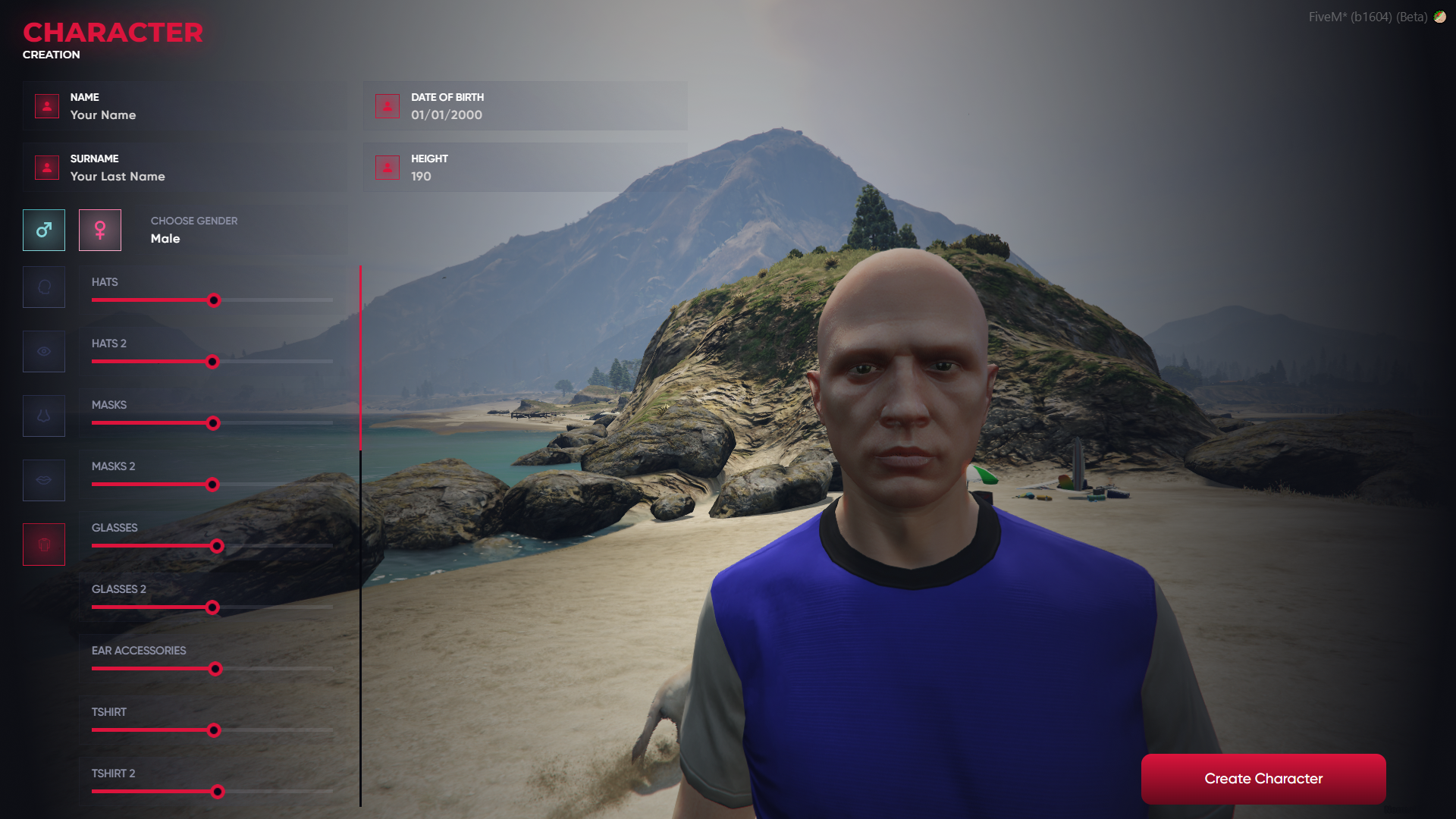Create the character with the red button
The image size is (1456, 819).
point(1263,779)
